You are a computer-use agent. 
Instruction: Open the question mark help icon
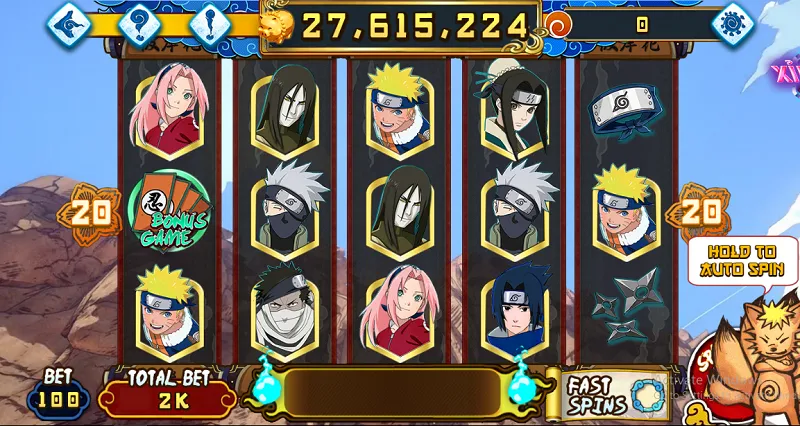(x=140, y=23)
